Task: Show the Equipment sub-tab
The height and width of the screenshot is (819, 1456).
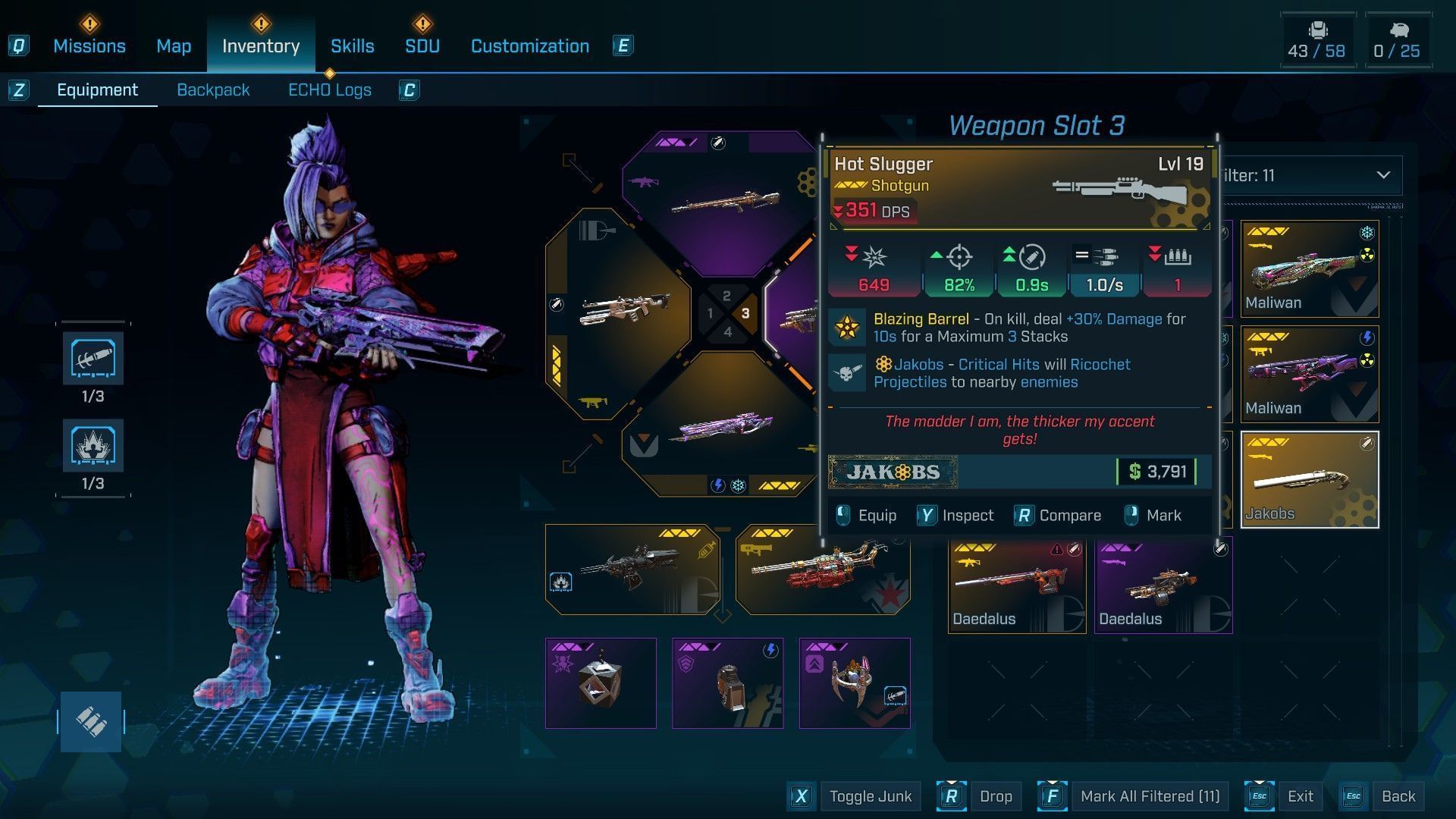Action: [x=97, y=90]
